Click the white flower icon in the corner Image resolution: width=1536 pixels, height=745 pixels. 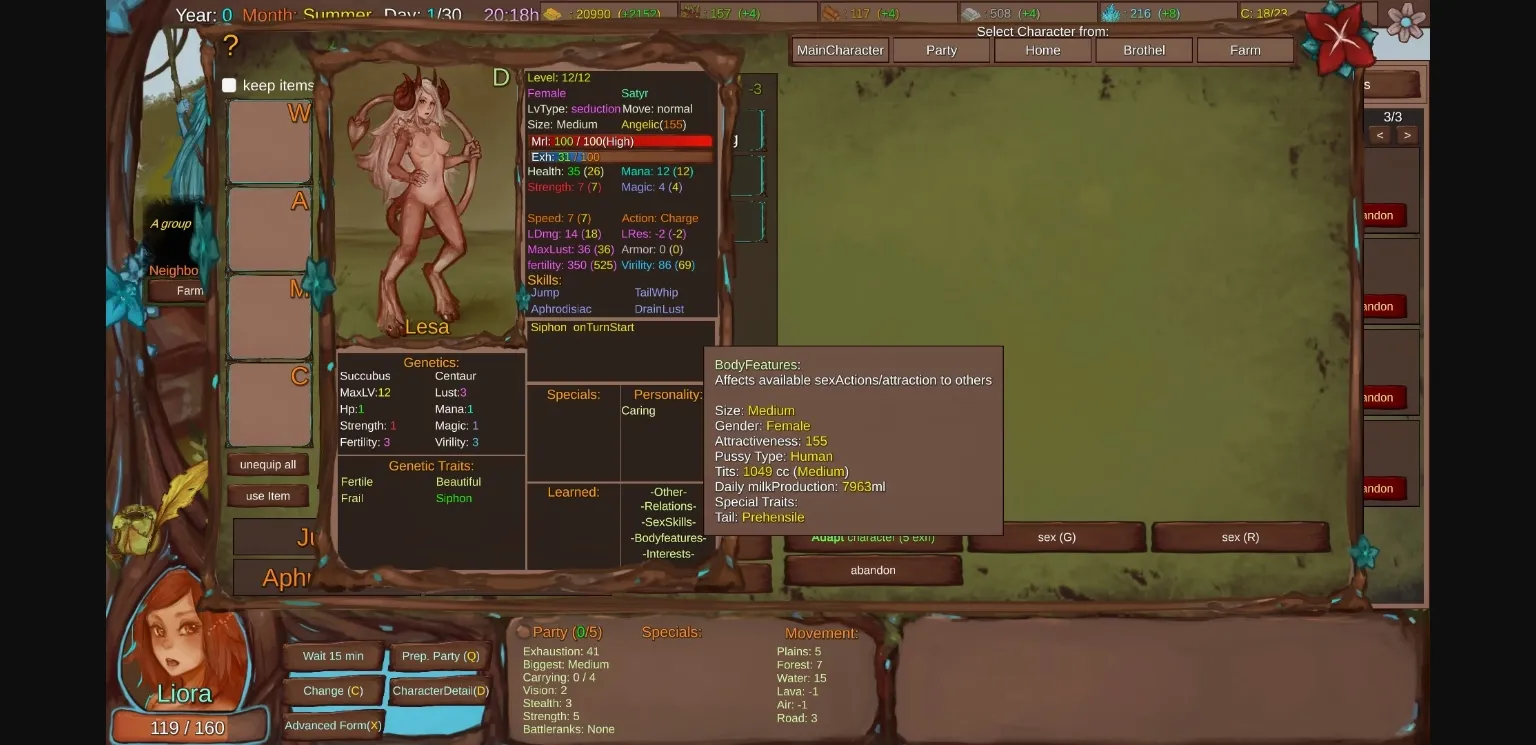pos(1408,22)
